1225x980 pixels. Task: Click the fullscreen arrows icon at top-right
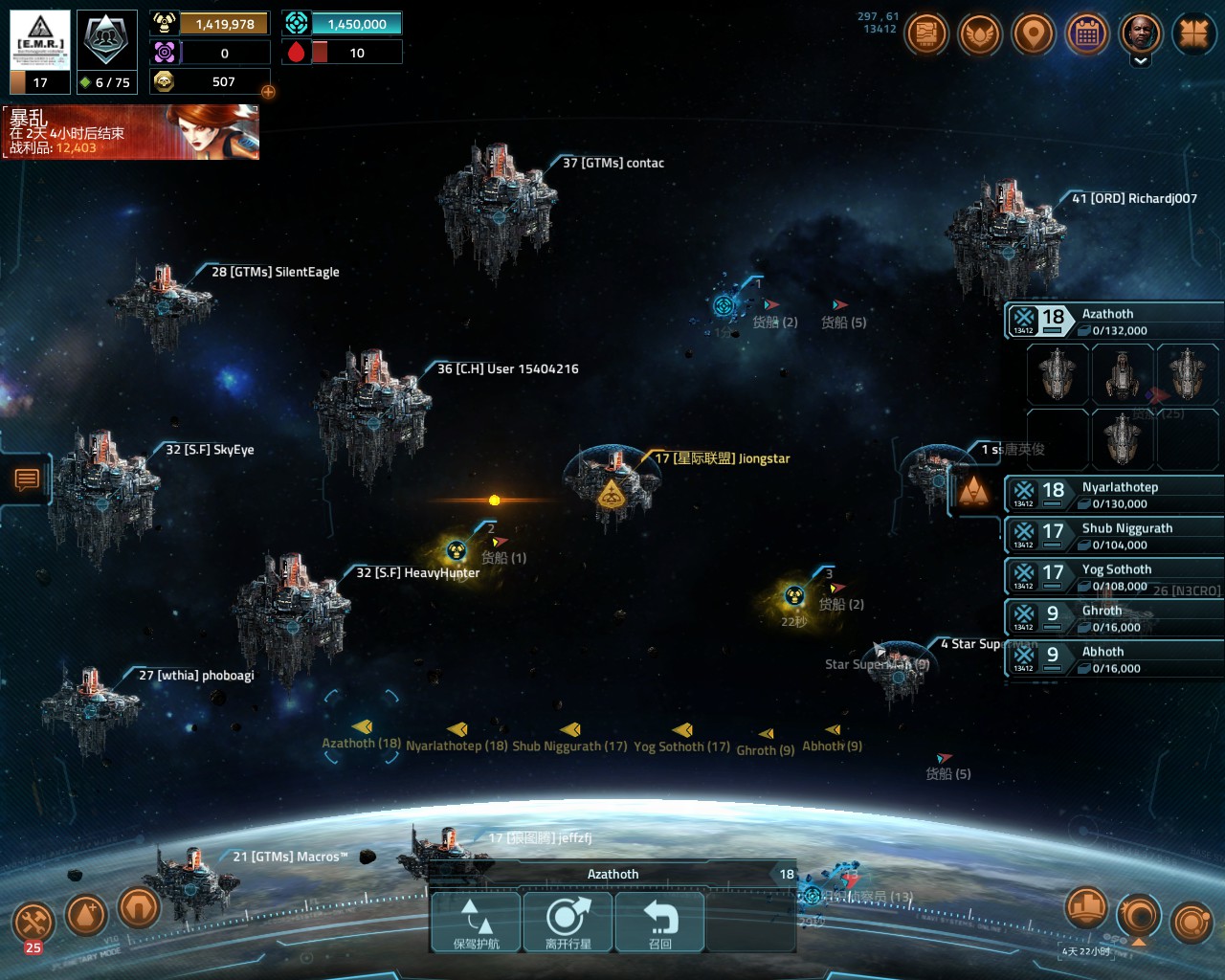pos(1194,35)
